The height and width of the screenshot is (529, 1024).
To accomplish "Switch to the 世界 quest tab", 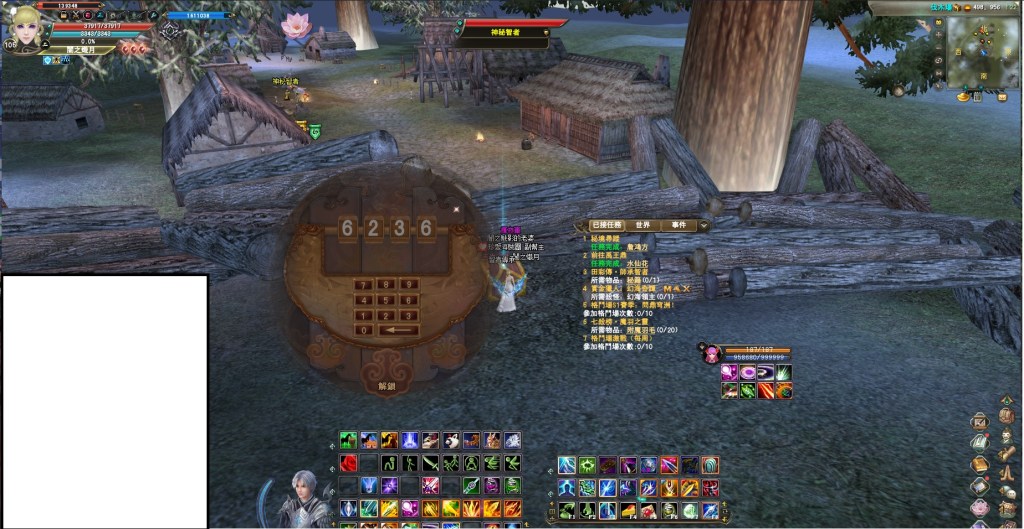I will click(x=642, y=225).
